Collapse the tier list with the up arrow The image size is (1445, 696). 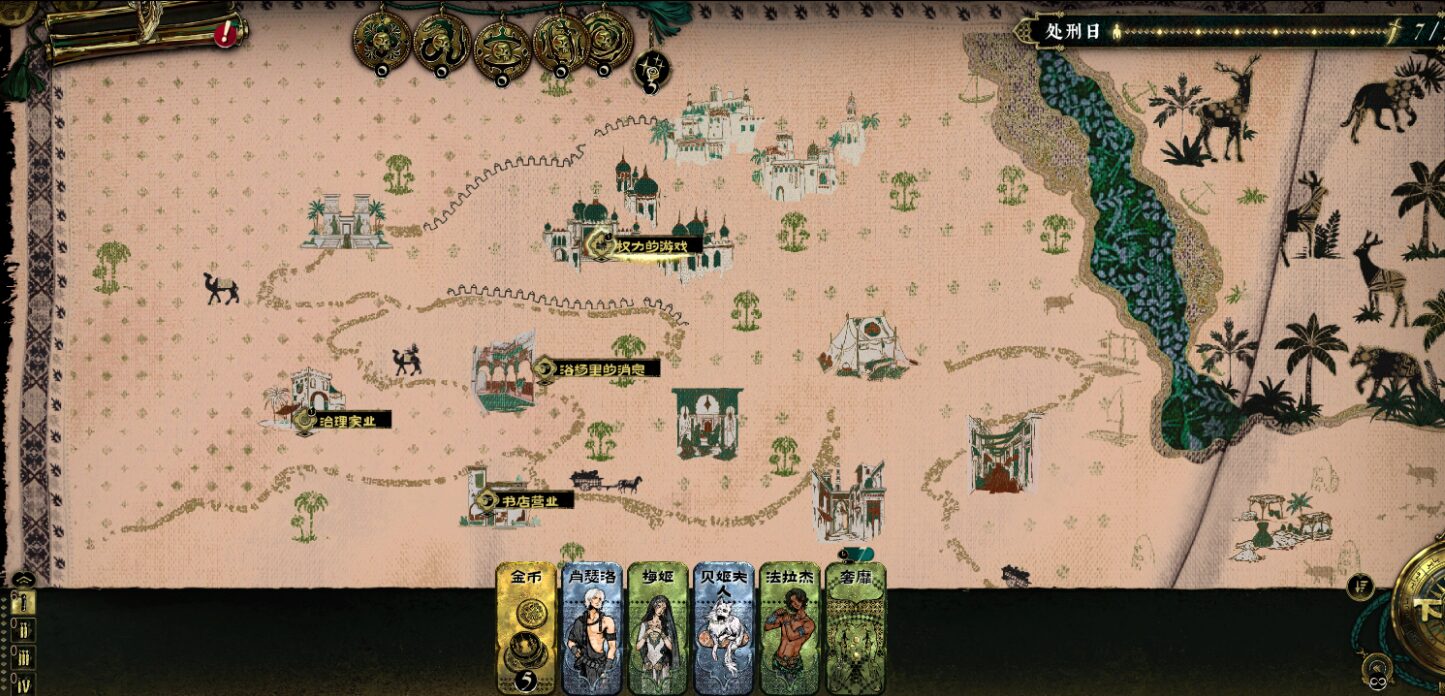point(23,578)
